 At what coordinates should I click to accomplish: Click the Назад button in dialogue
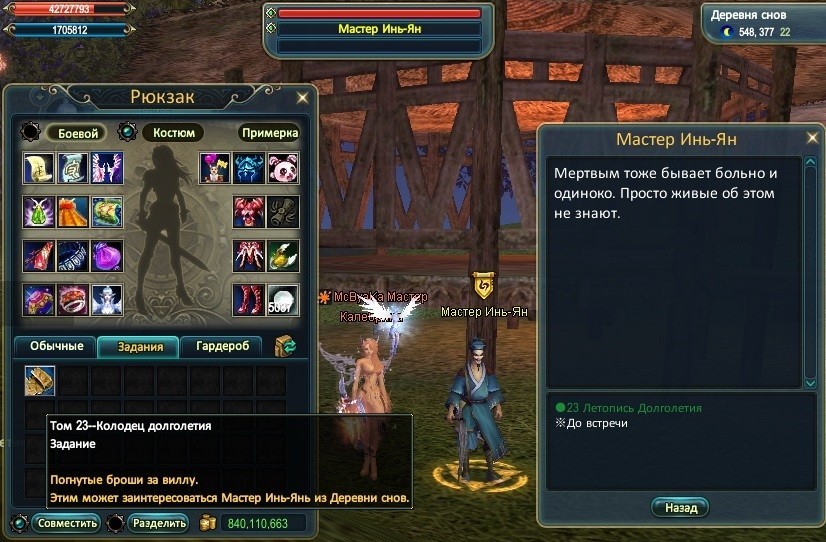click(x=680, y=508)
